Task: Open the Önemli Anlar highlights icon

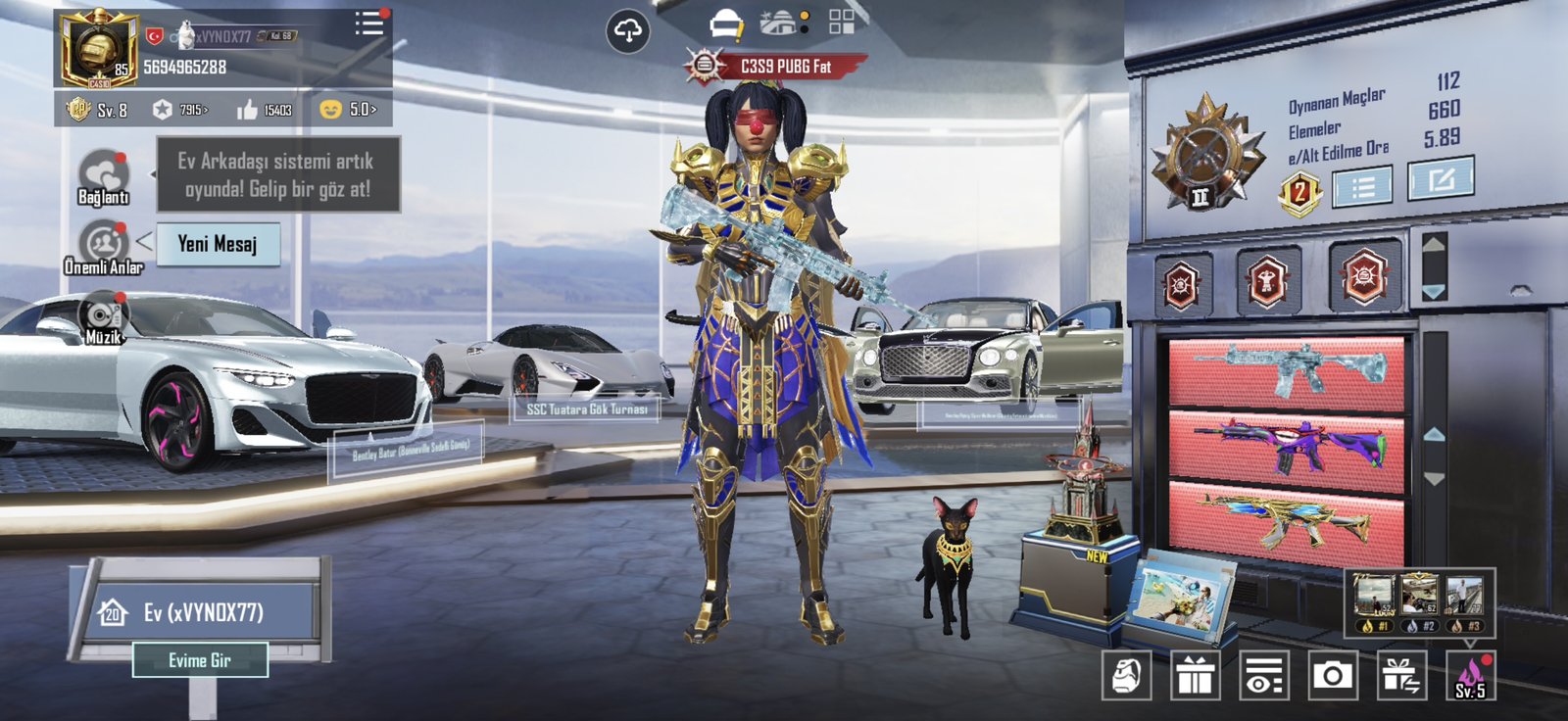Action: tap(104, 245)
